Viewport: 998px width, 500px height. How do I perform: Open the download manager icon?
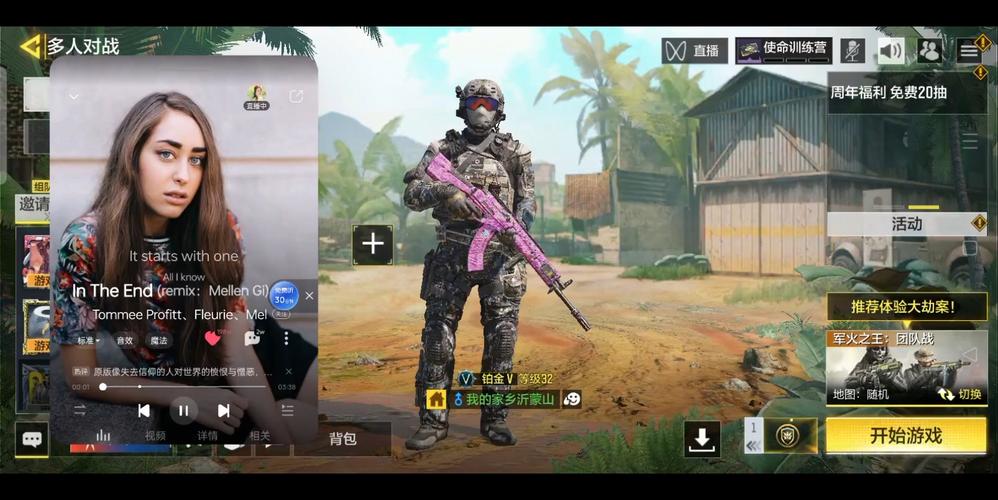click(702, 438)
